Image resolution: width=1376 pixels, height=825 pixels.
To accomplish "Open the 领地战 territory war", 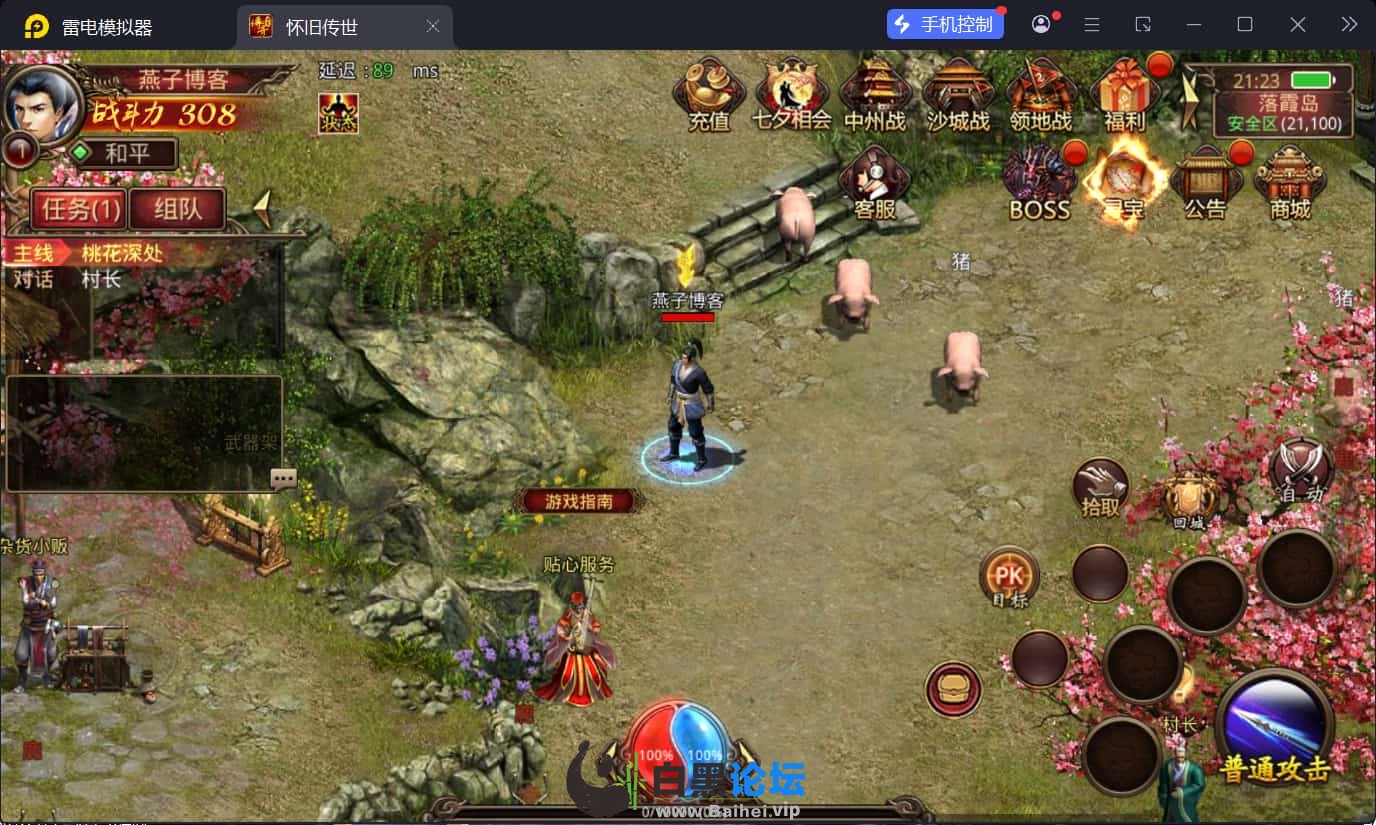I will pyautogui.click(x=1040, y=95).
